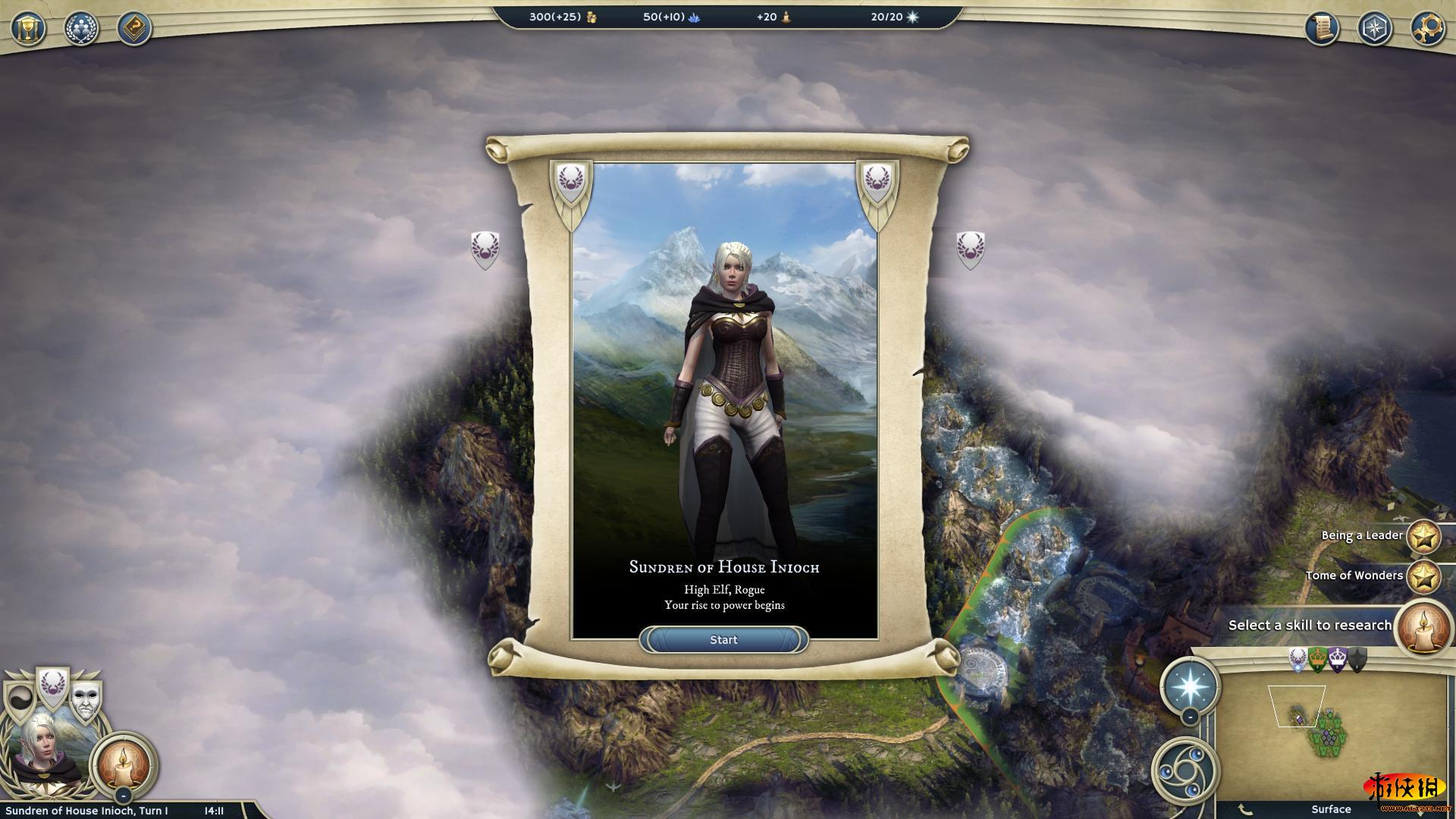Open the trophy icon in the top bar
Image resolution: width=1456 pixels, height=819 pixels.
[x=28, y=29]
